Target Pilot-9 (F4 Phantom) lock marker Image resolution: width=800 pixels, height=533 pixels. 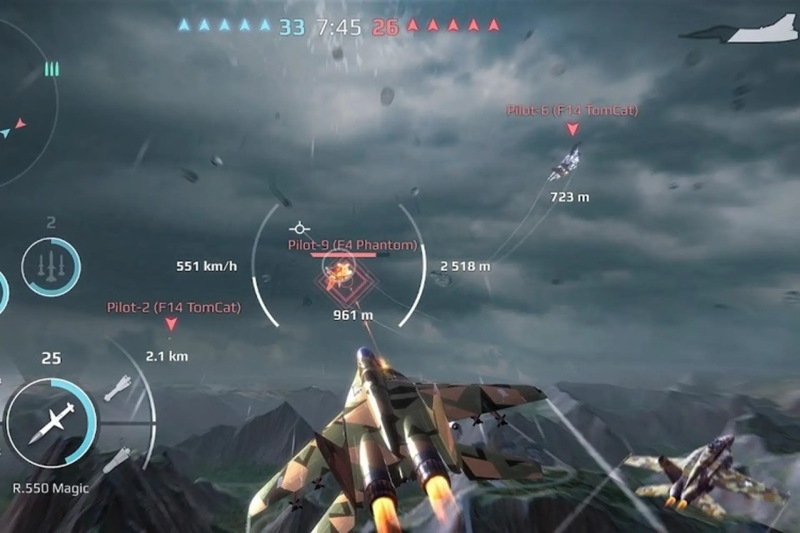(340, 274)
